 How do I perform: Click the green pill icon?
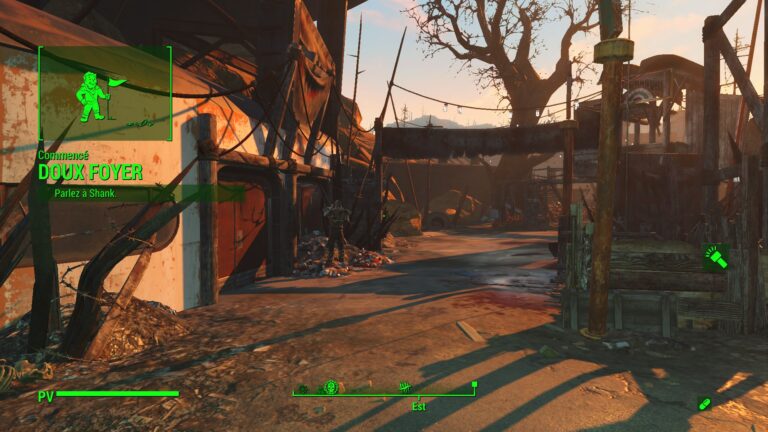(705, 403)
